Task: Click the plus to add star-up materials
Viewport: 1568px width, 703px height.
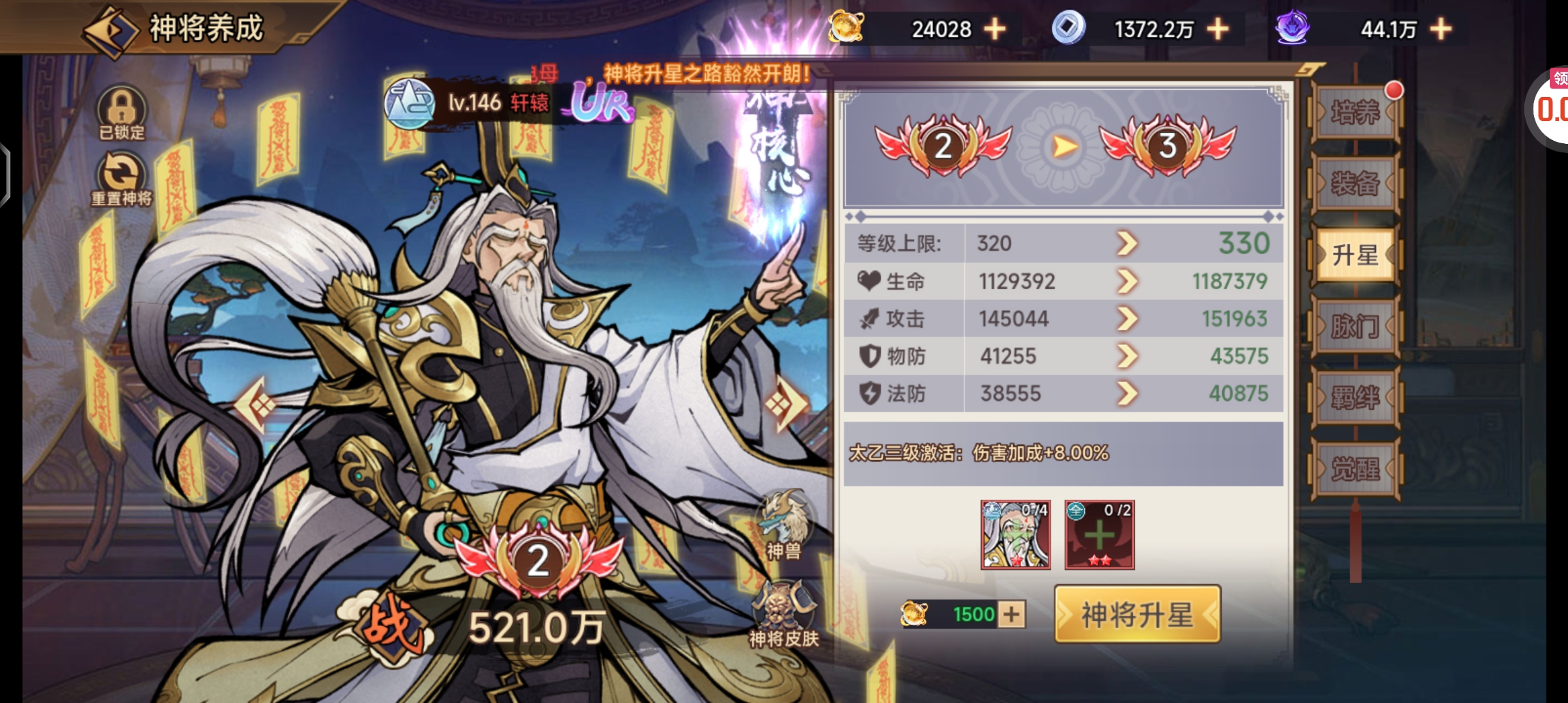Action: 1100,534
